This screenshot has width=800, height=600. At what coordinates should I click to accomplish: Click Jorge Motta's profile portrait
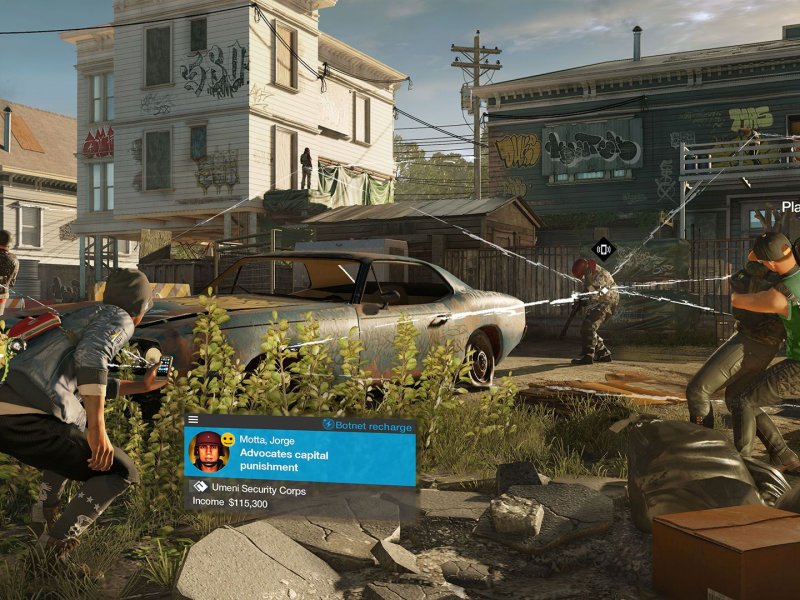(209, 452)
